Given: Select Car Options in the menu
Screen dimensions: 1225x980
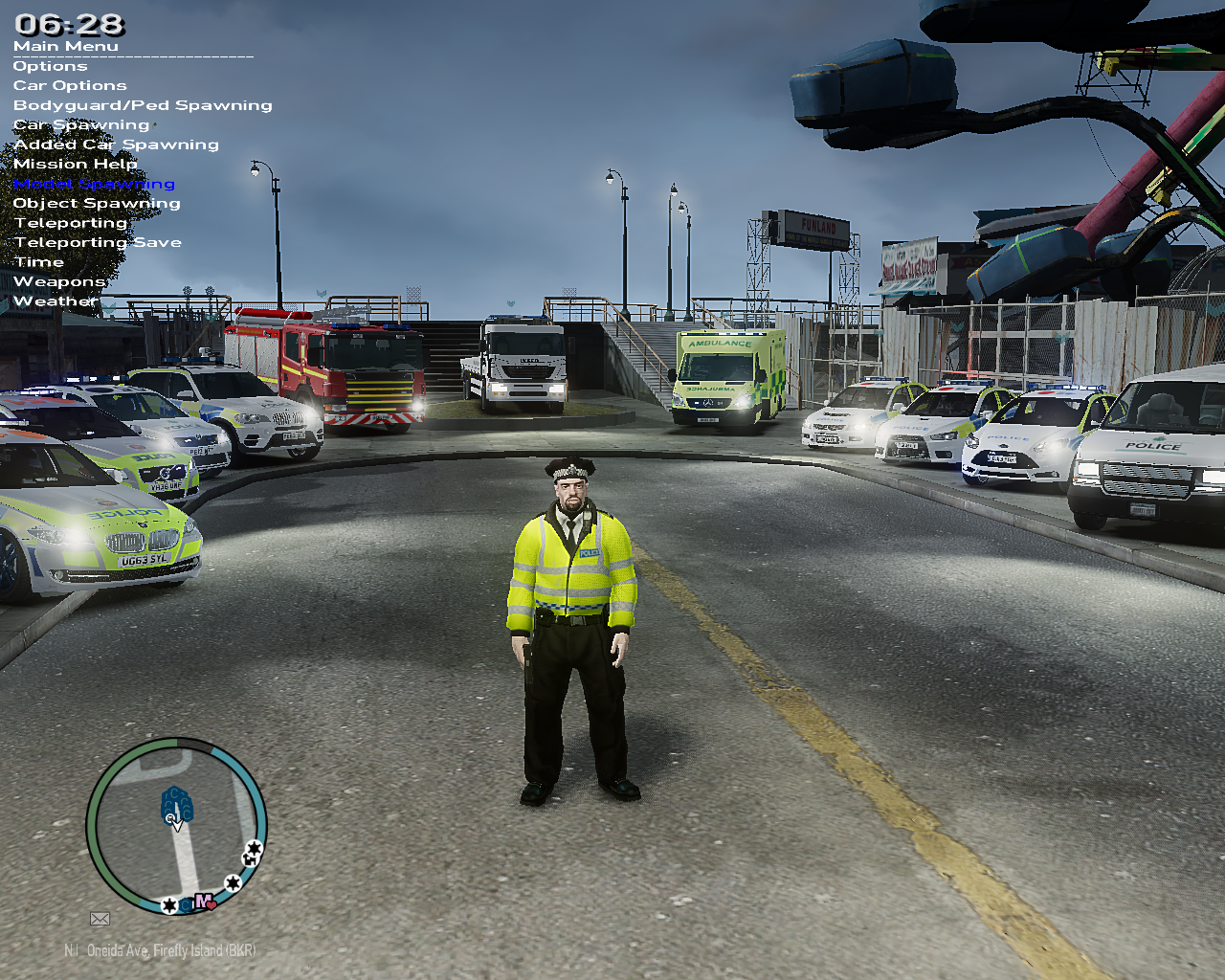Looking at the screenshot, I should 70,86.
